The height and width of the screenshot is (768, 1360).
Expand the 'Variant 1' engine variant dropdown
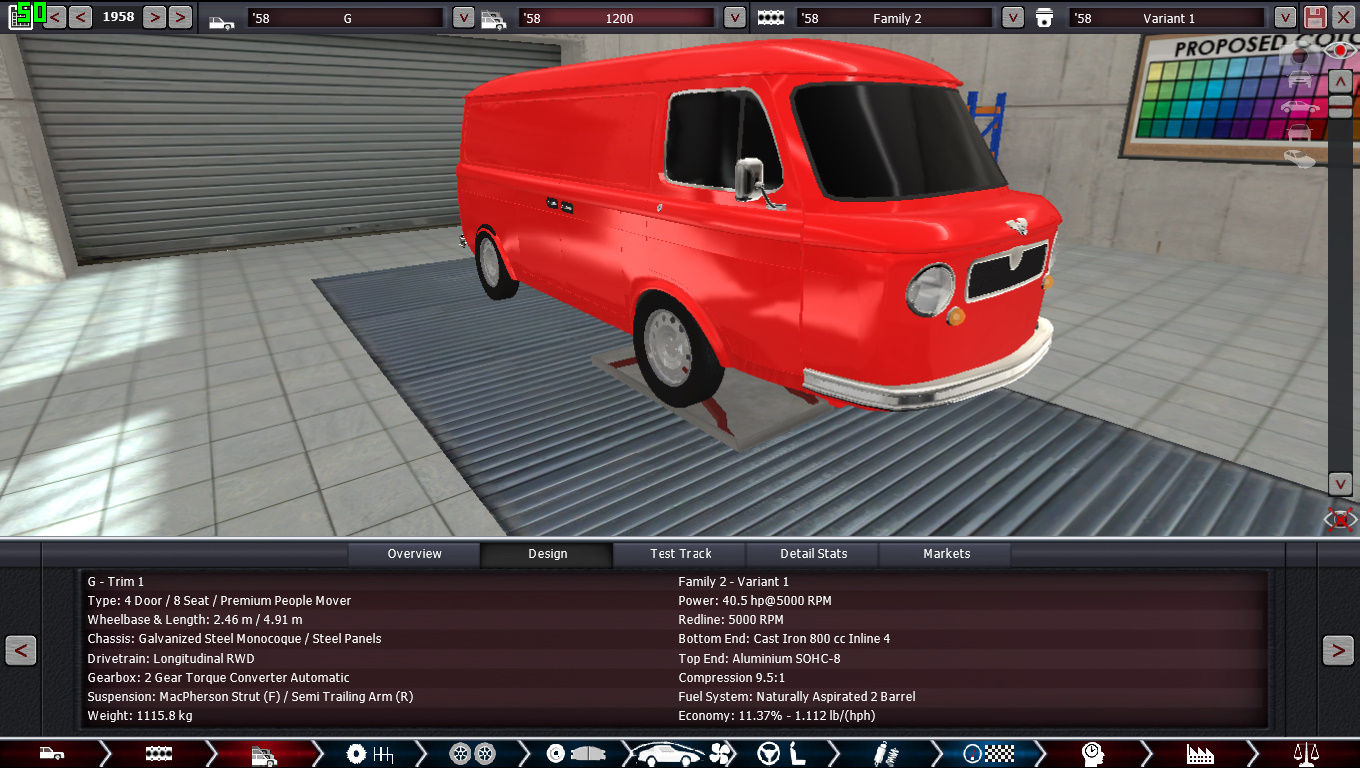pyautogui.click(x=1285, y=18)
